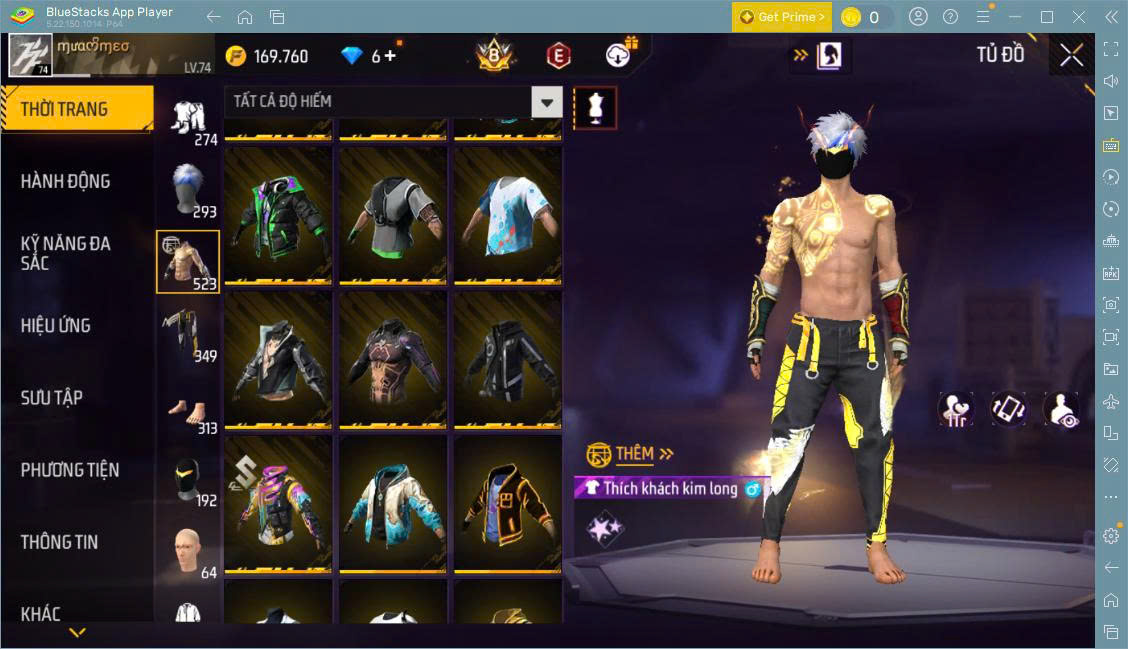Select the black and green jacket item
The height and width of the screenshot is (649, 1128).
pos(278,213)
